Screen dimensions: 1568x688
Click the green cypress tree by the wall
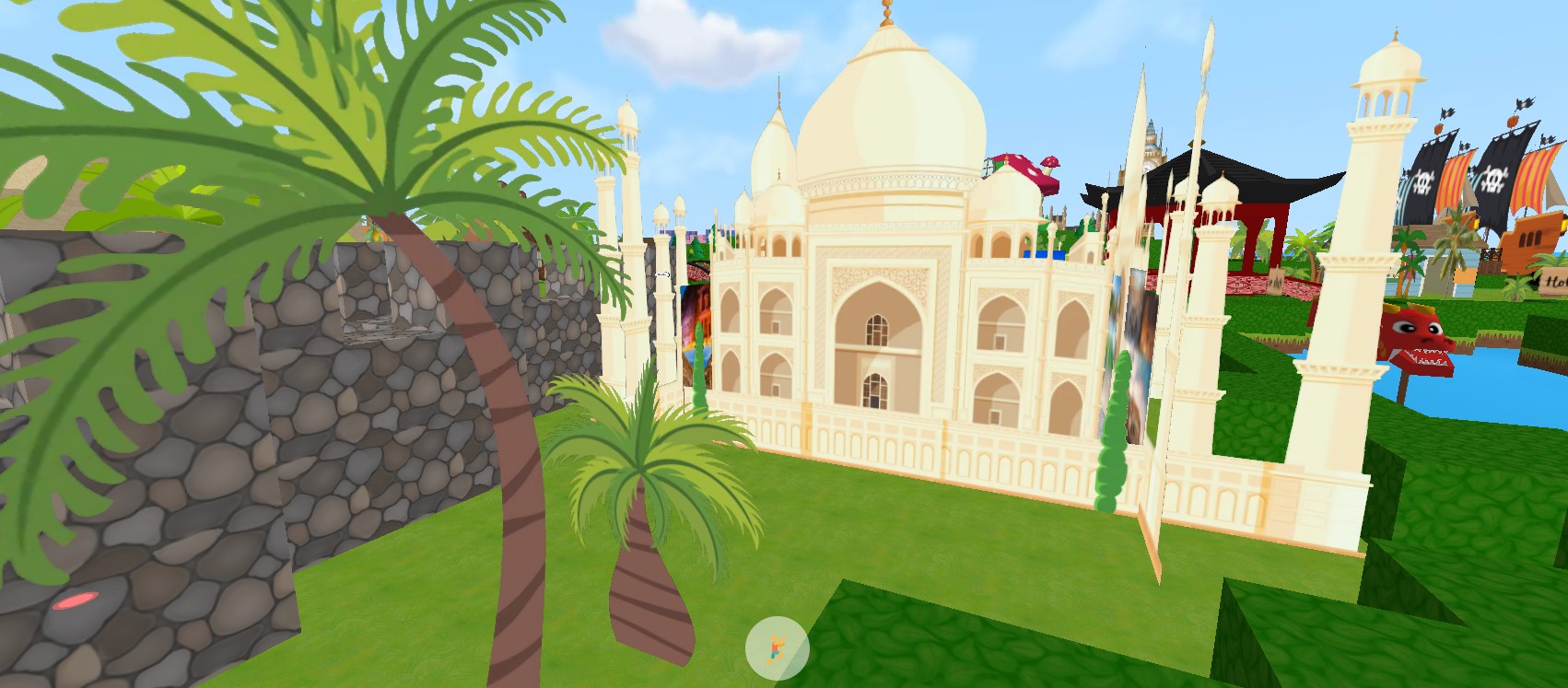click(1110, 433)
